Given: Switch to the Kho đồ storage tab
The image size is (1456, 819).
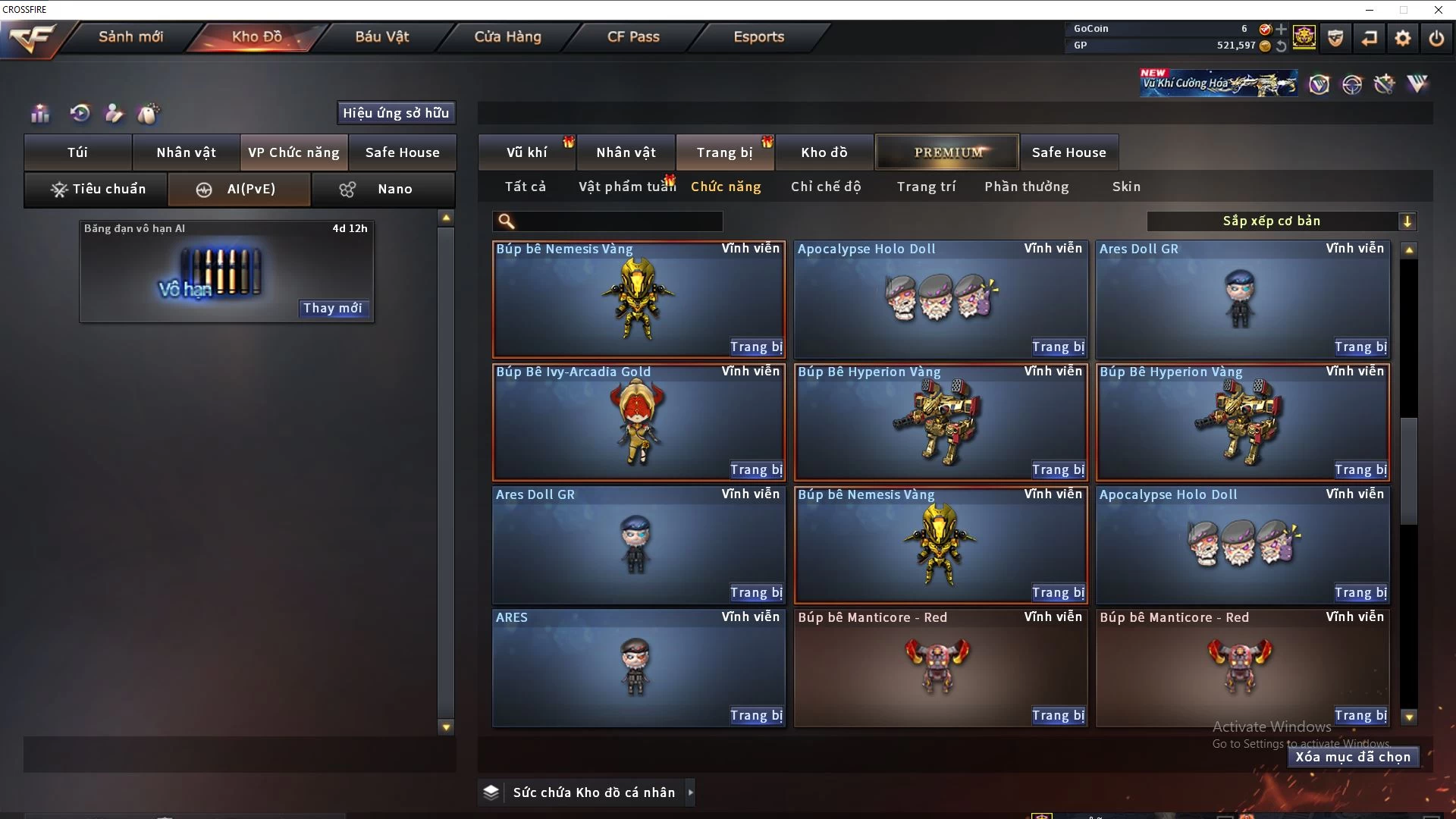Looking at the screenshot, I should pos(824,152).
